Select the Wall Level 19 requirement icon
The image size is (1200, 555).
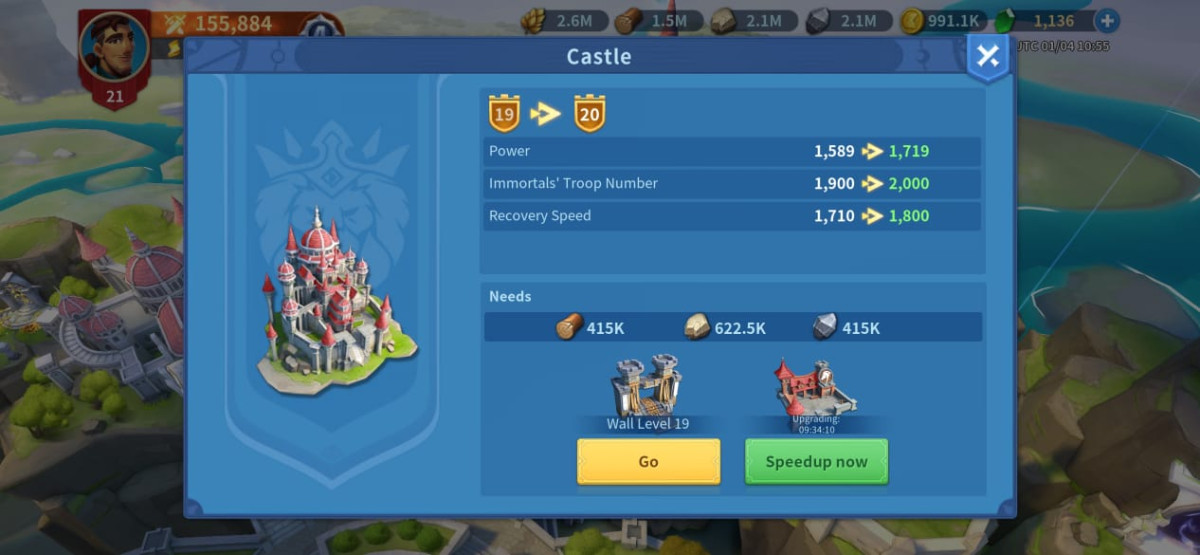click(647, 387)
